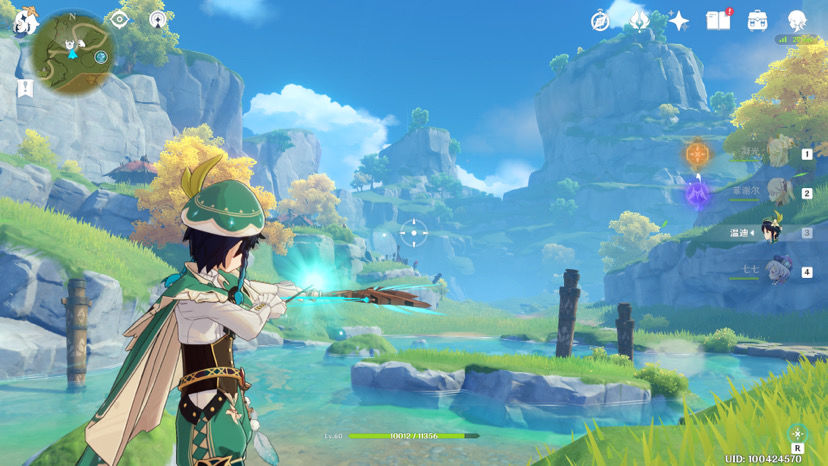Click the tower icon beside the eye
Screen dimensions: 828x466
click(x=157, y=19)
